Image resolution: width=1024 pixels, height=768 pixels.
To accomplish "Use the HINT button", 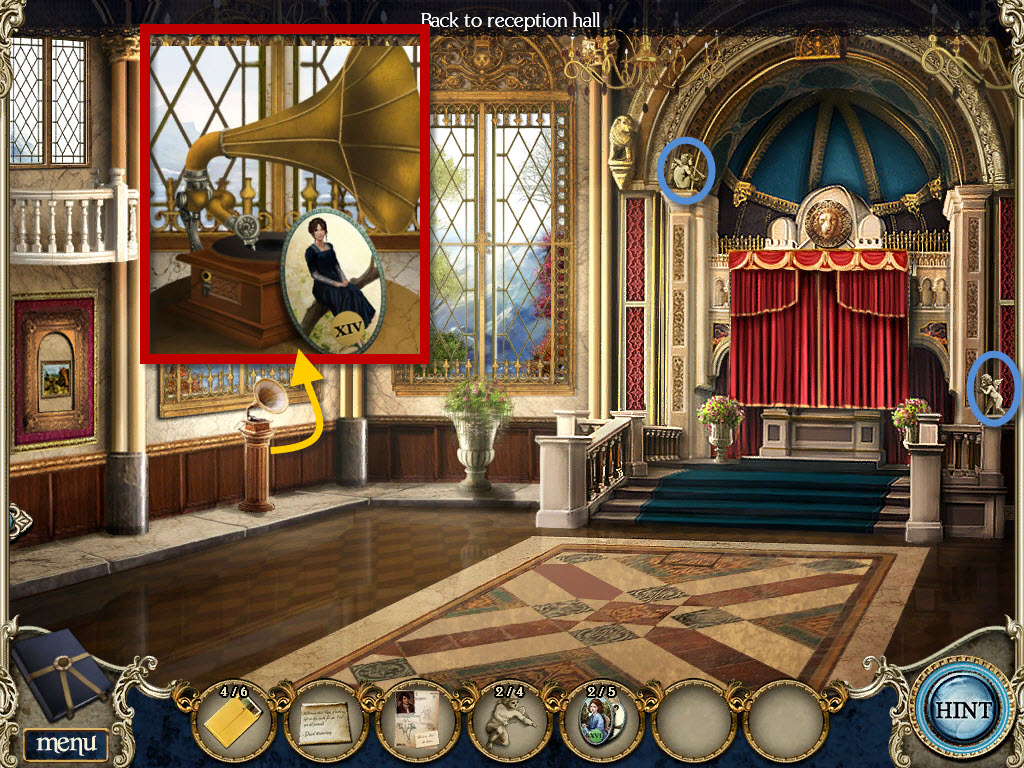I will (962, 710).
